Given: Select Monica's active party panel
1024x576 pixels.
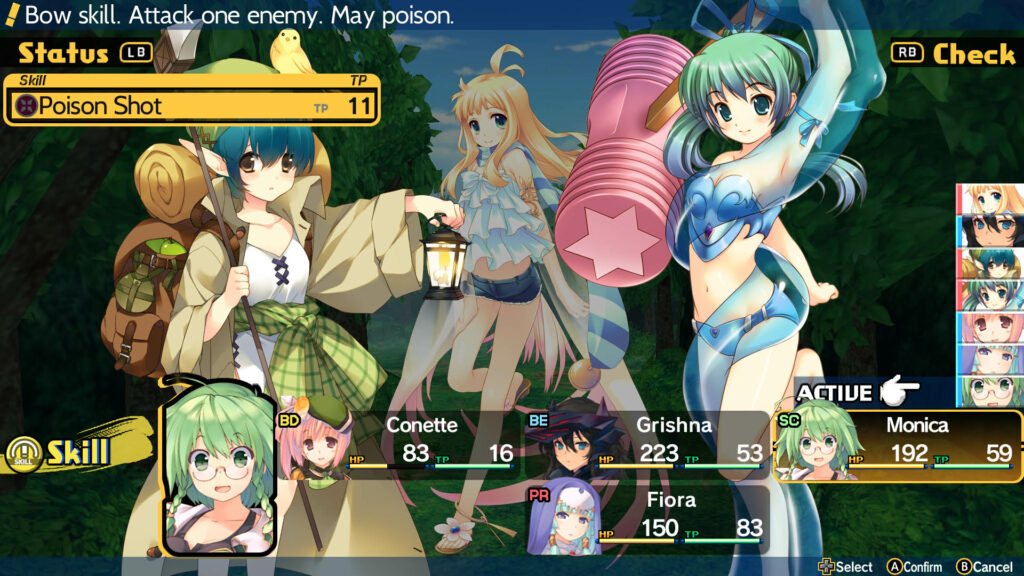Looking at the screenshot, I should pyautogui.click(x=897, y=441).
